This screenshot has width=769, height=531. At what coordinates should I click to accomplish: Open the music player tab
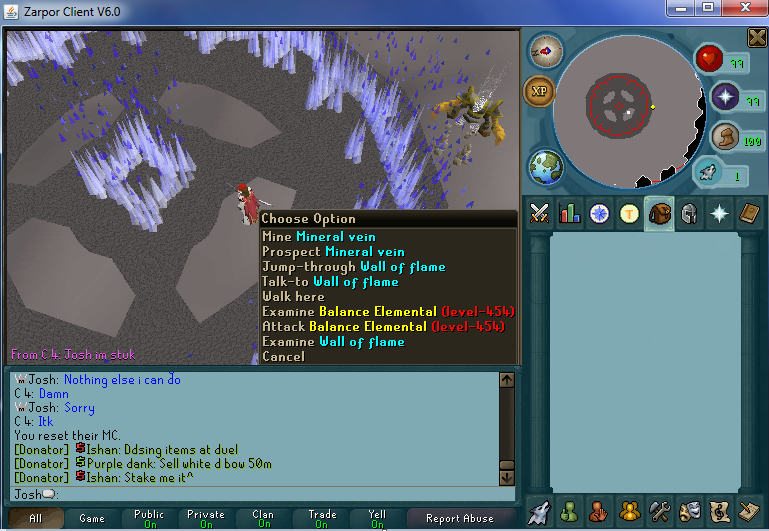click(x=718, y=511)
